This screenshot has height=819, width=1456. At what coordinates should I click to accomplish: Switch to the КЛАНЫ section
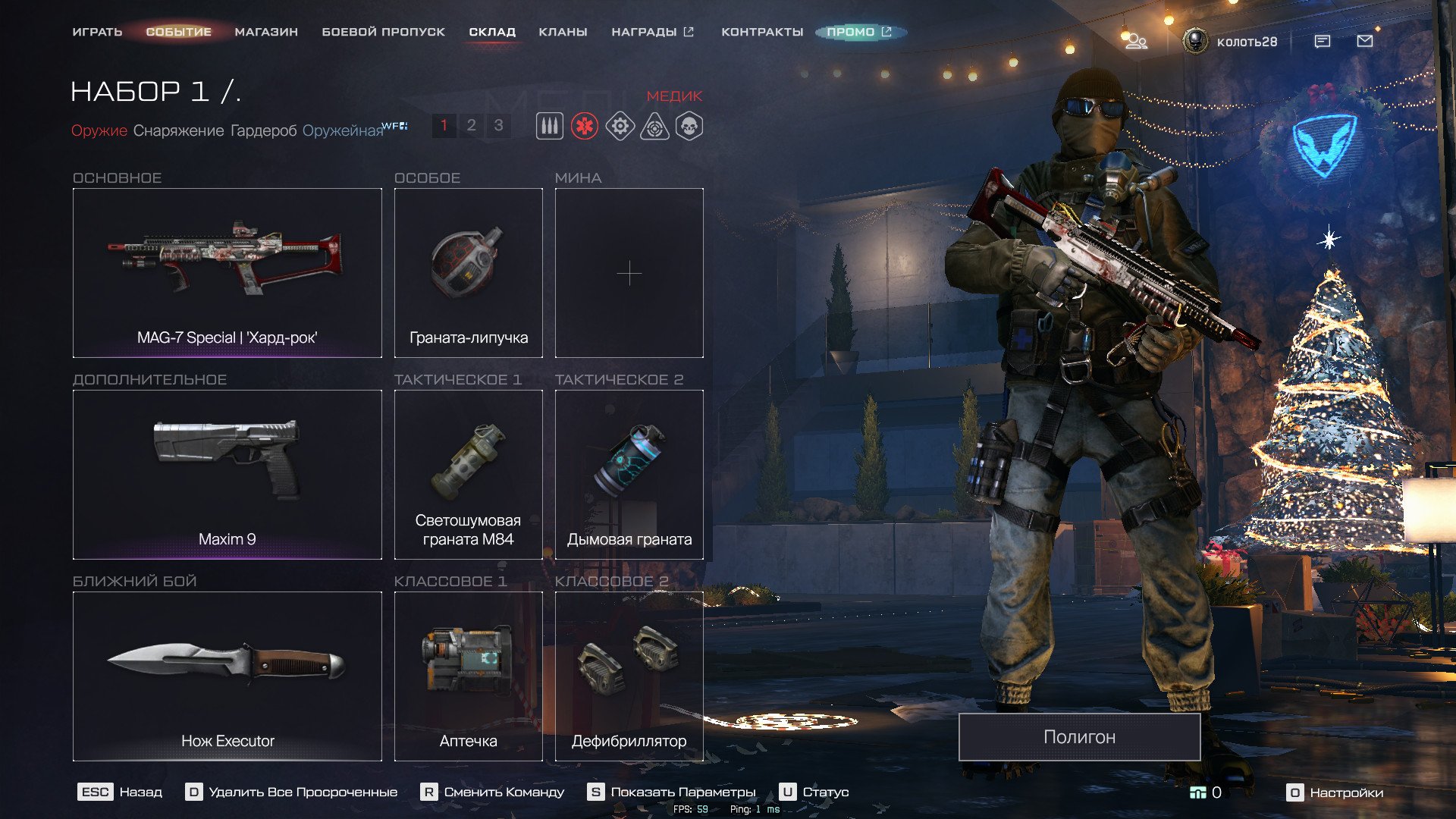[x=563, y=32]
